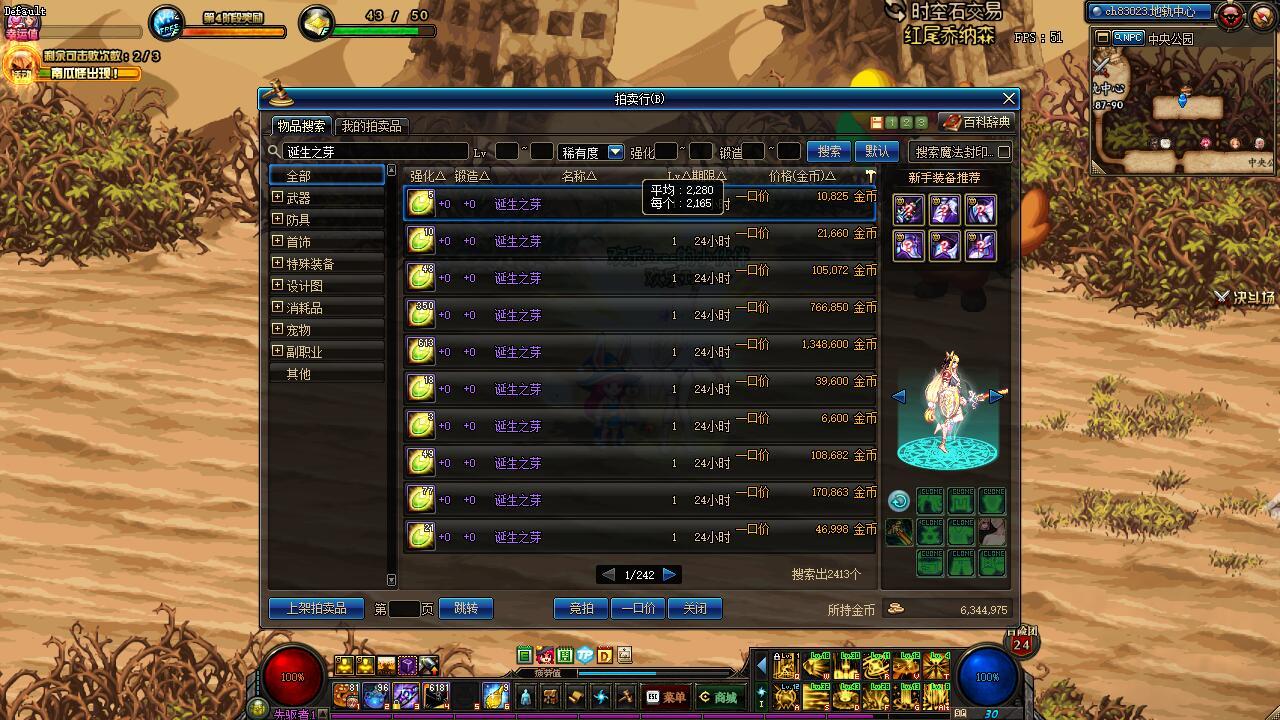1280x720 pixels.
Task: Select the 其他 category
Action: (x=299, y=374)
